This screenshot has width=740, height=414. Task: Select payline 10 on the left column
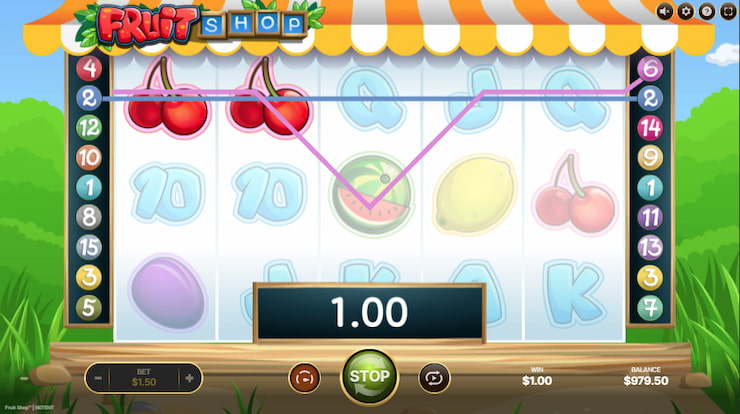(x=90, y=157)
